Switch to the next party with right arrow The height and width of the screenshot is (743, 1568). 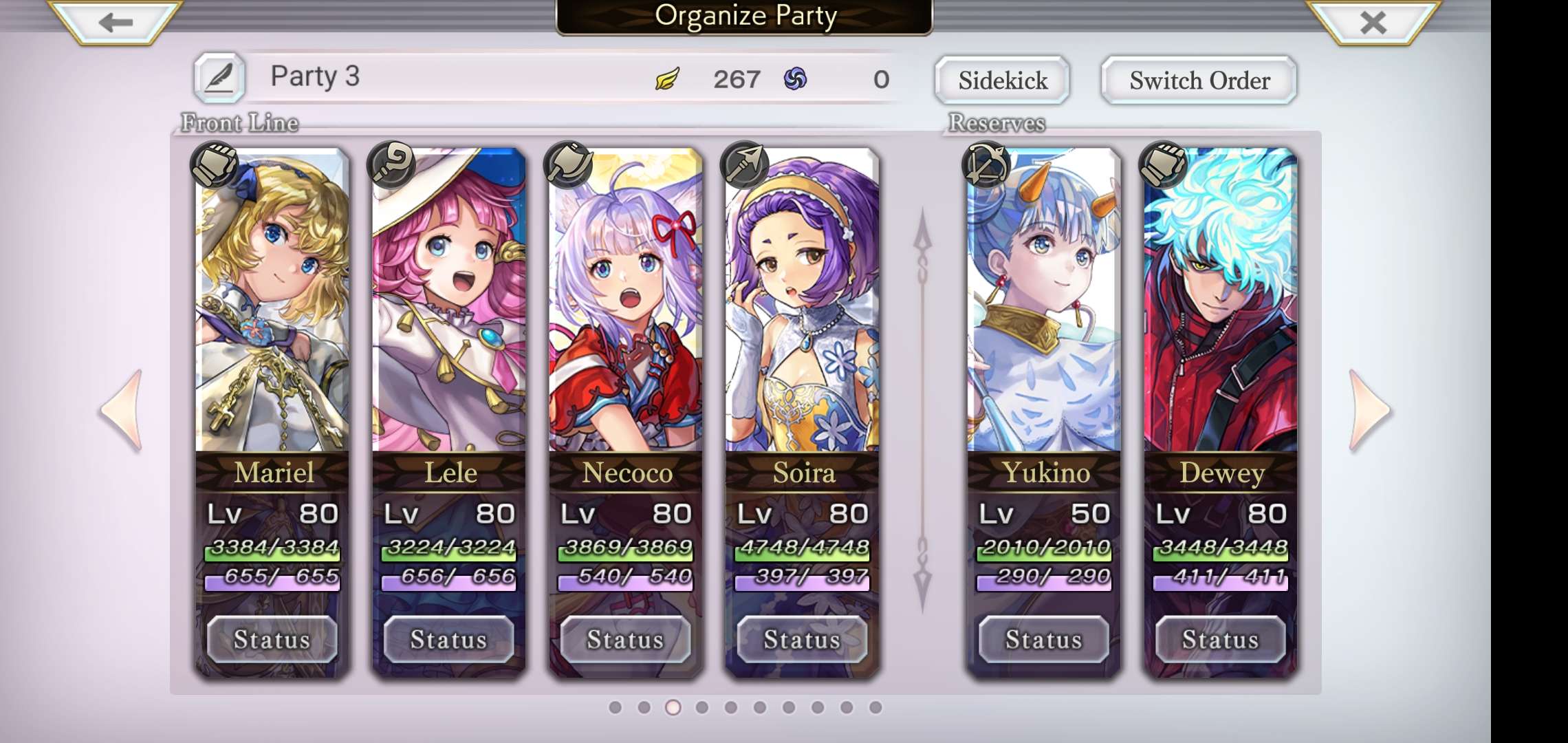(x=1369, y=411)
